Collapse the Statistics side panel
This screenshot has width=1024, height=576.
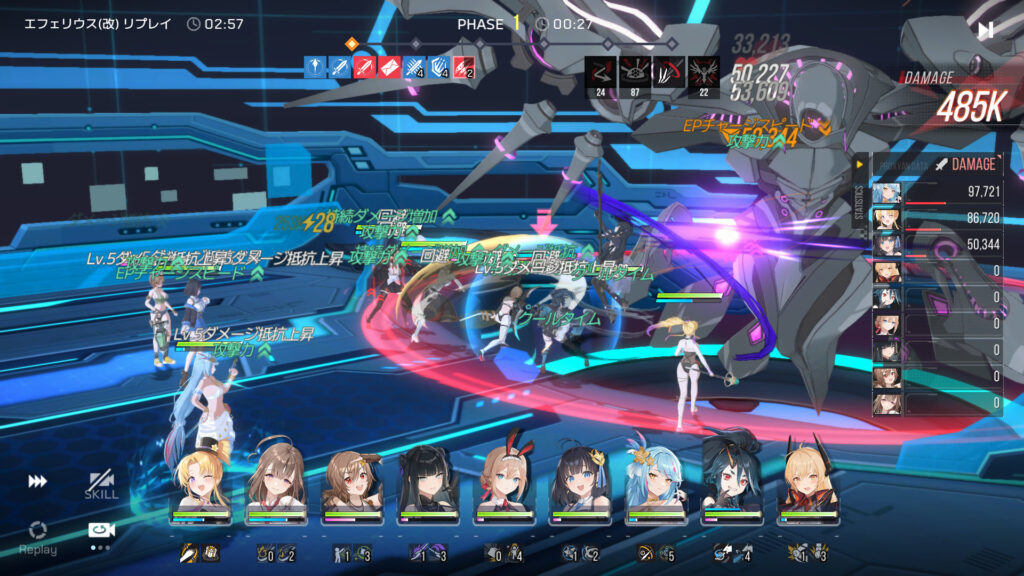coord(860,164)
